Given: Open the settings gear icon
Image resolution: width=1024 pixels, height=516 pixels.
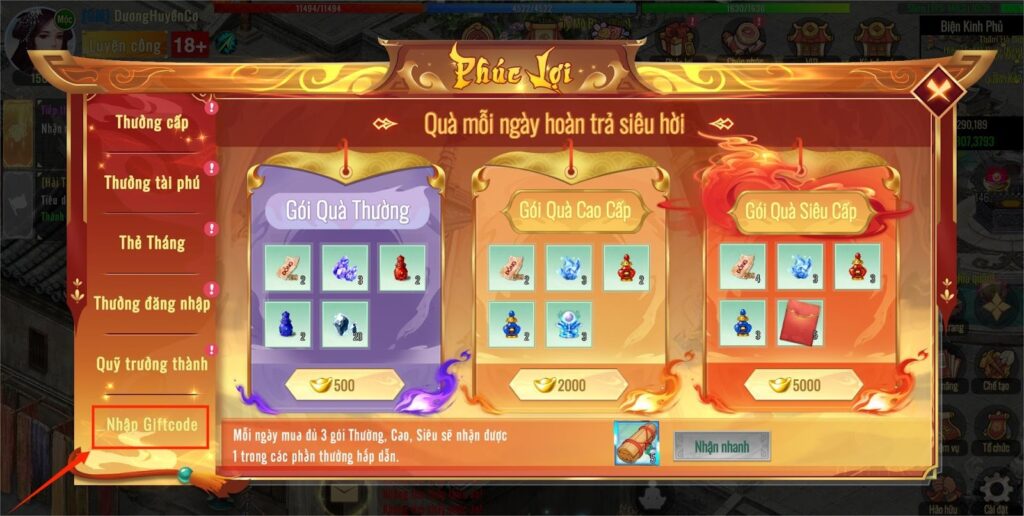Looking at the screenshot, I should [x=995, y=489].
